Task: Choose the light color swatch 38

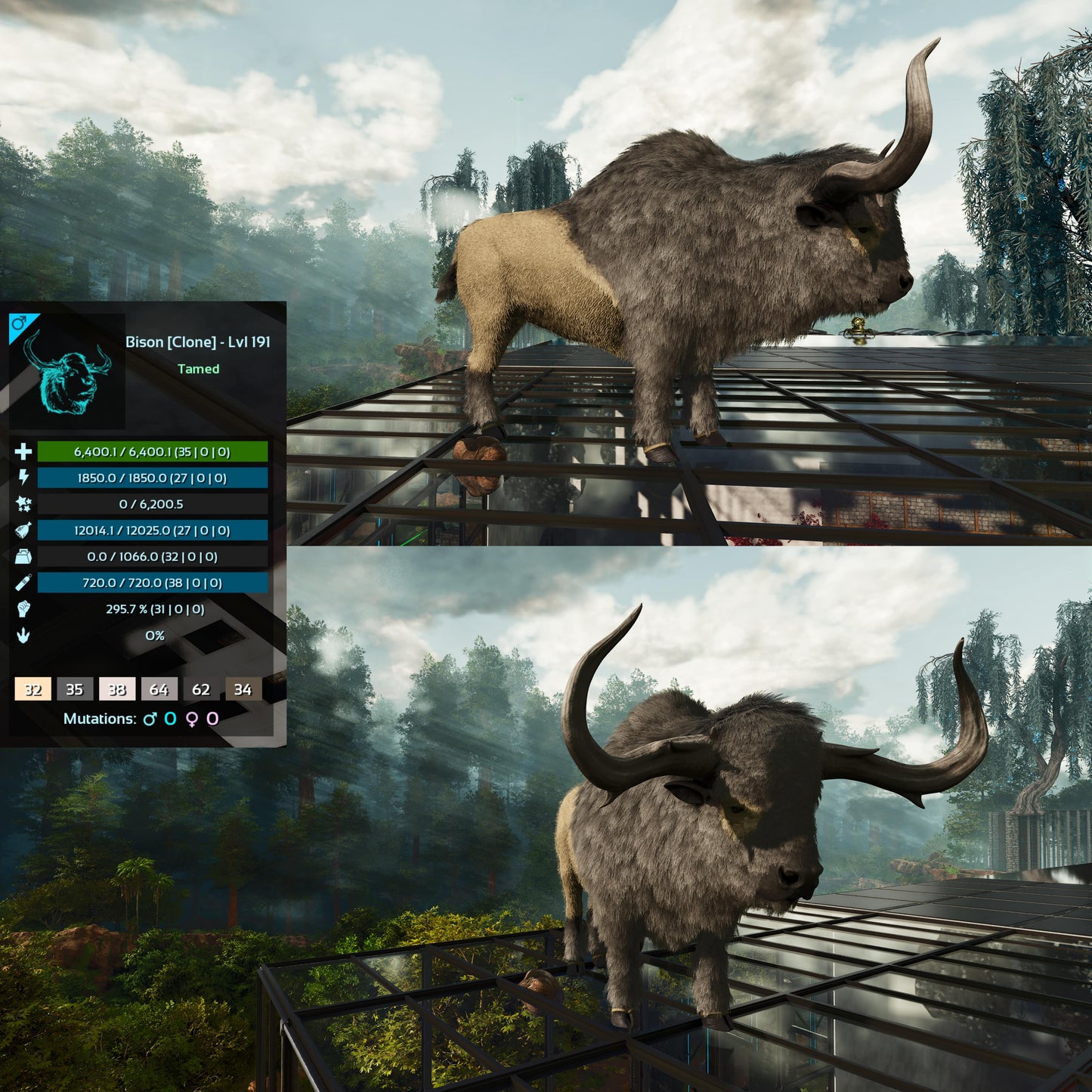Action: 117,689
